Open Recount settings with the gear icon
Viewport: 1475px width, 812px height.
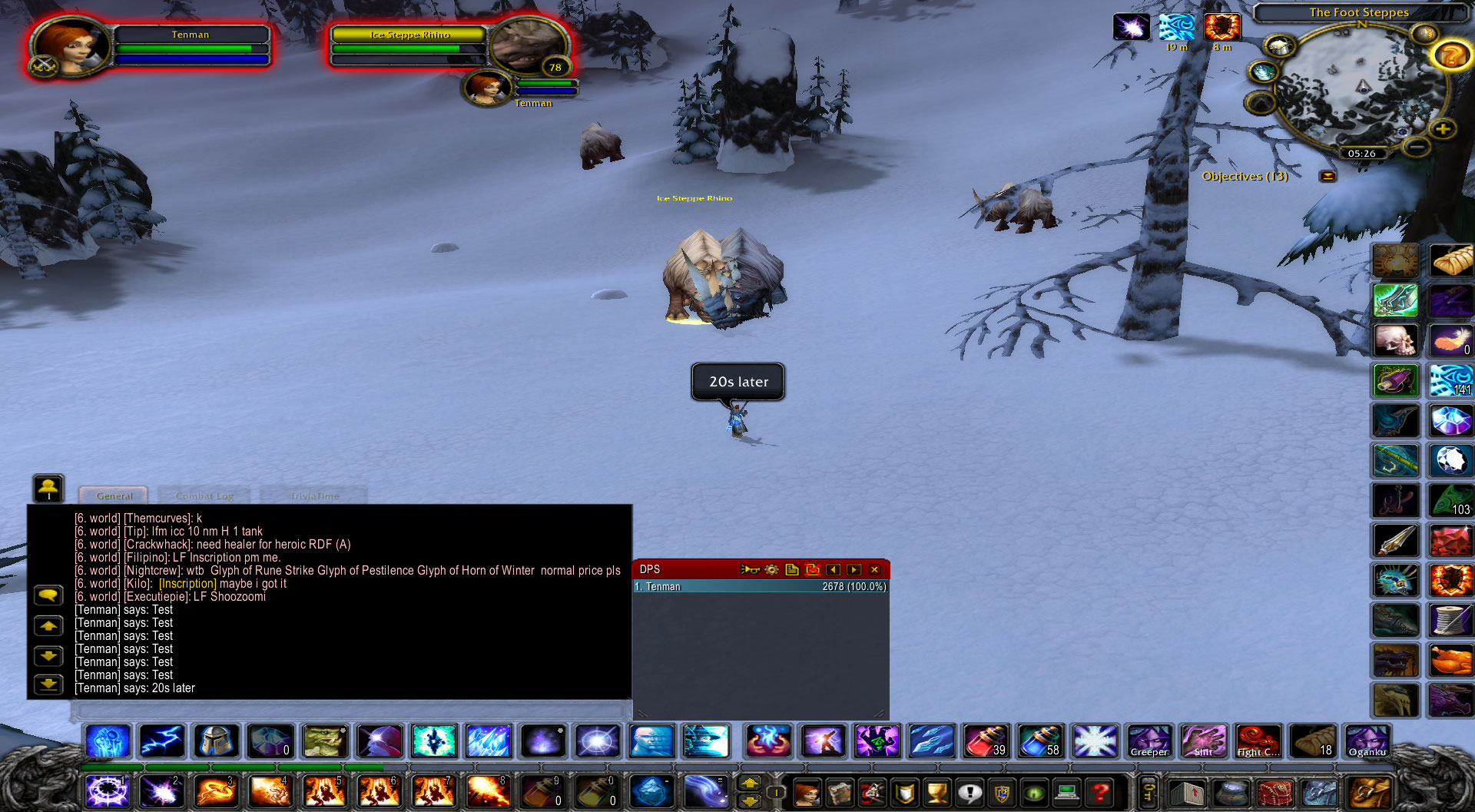point(771,569)
